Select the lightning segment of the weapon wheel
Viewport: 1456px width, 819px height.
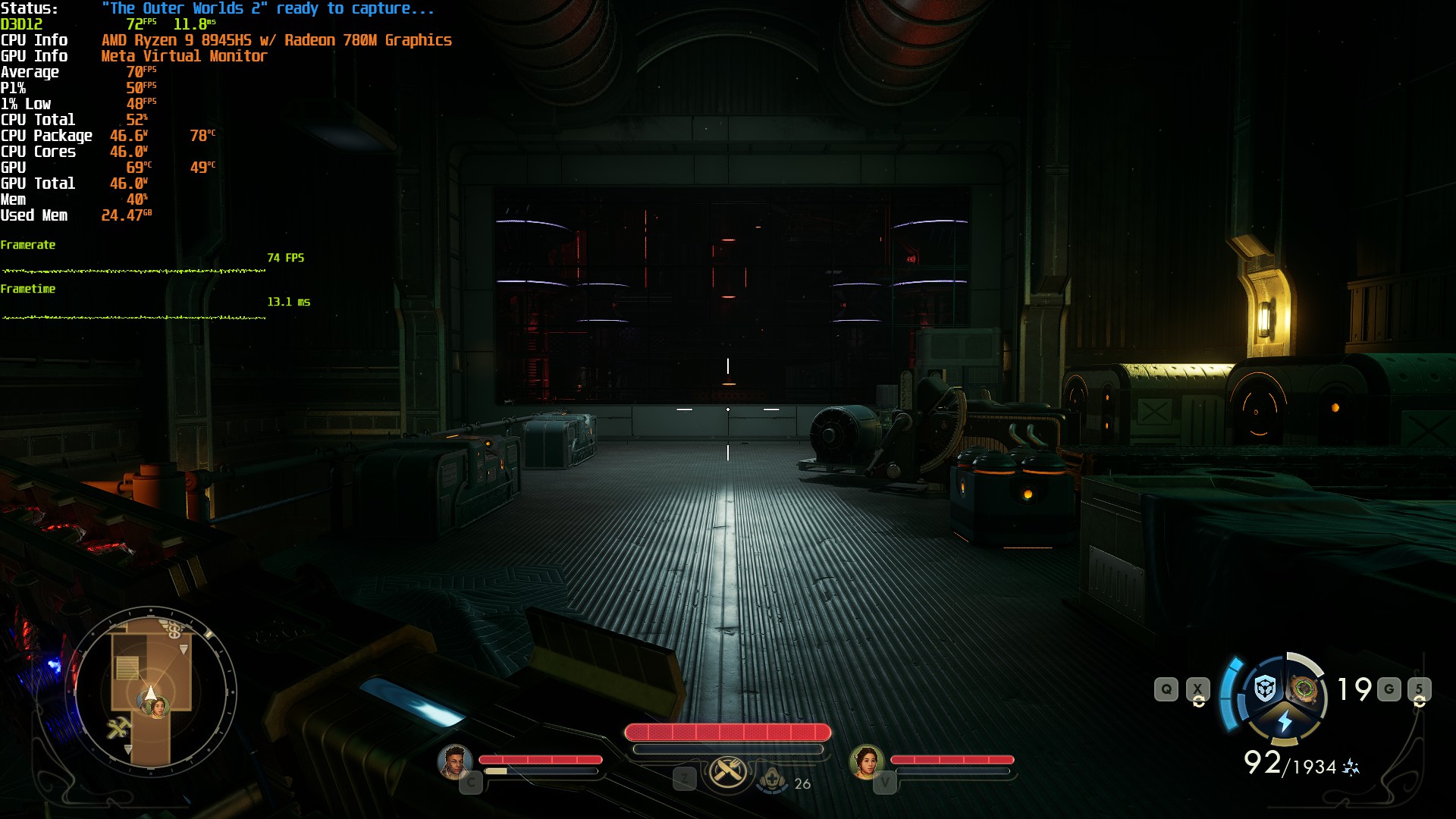[x=1285, y=721]
